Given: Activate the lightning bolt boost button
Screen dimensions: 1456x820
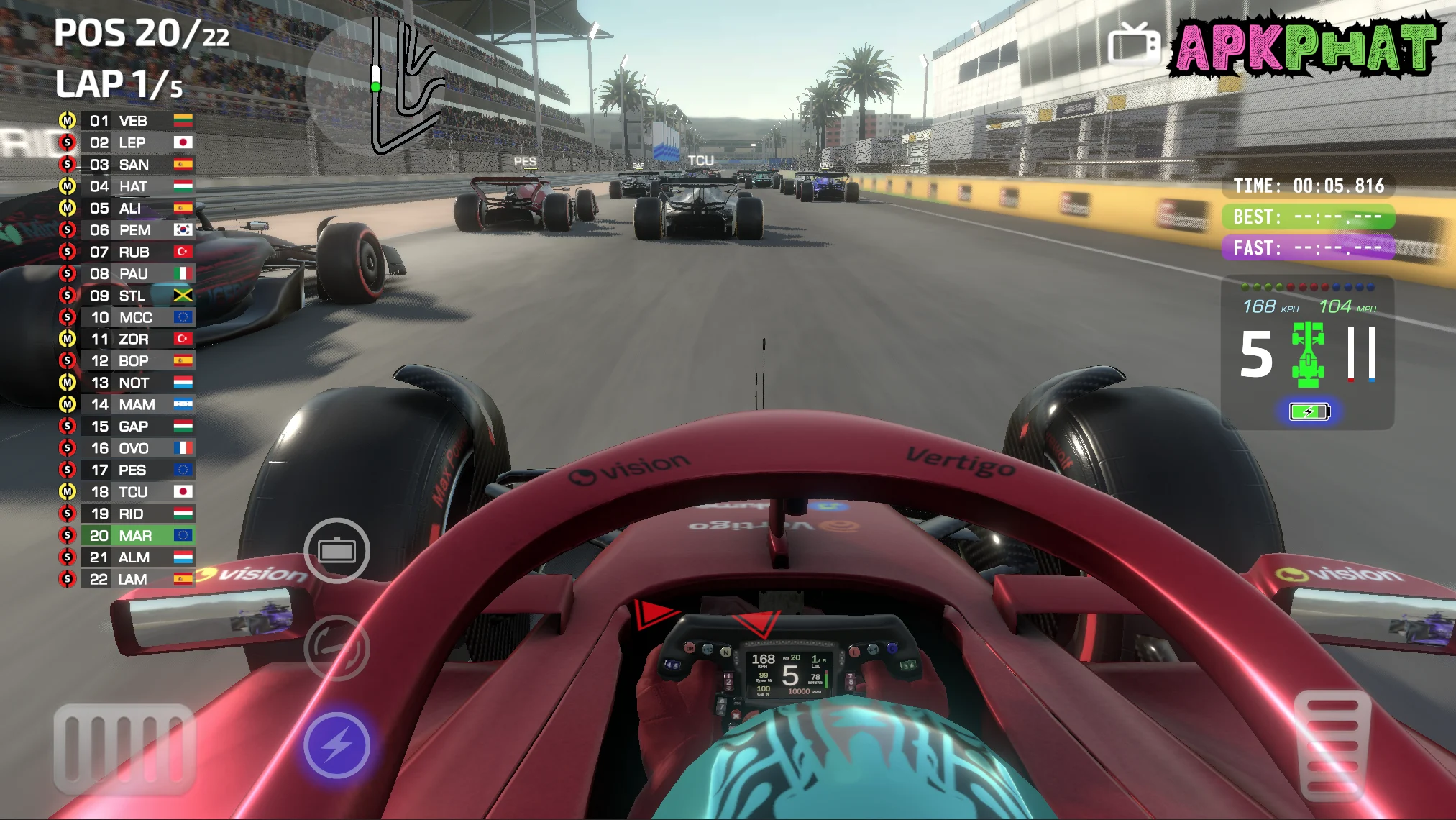Looking at the screenshot, I should [336, 745].
